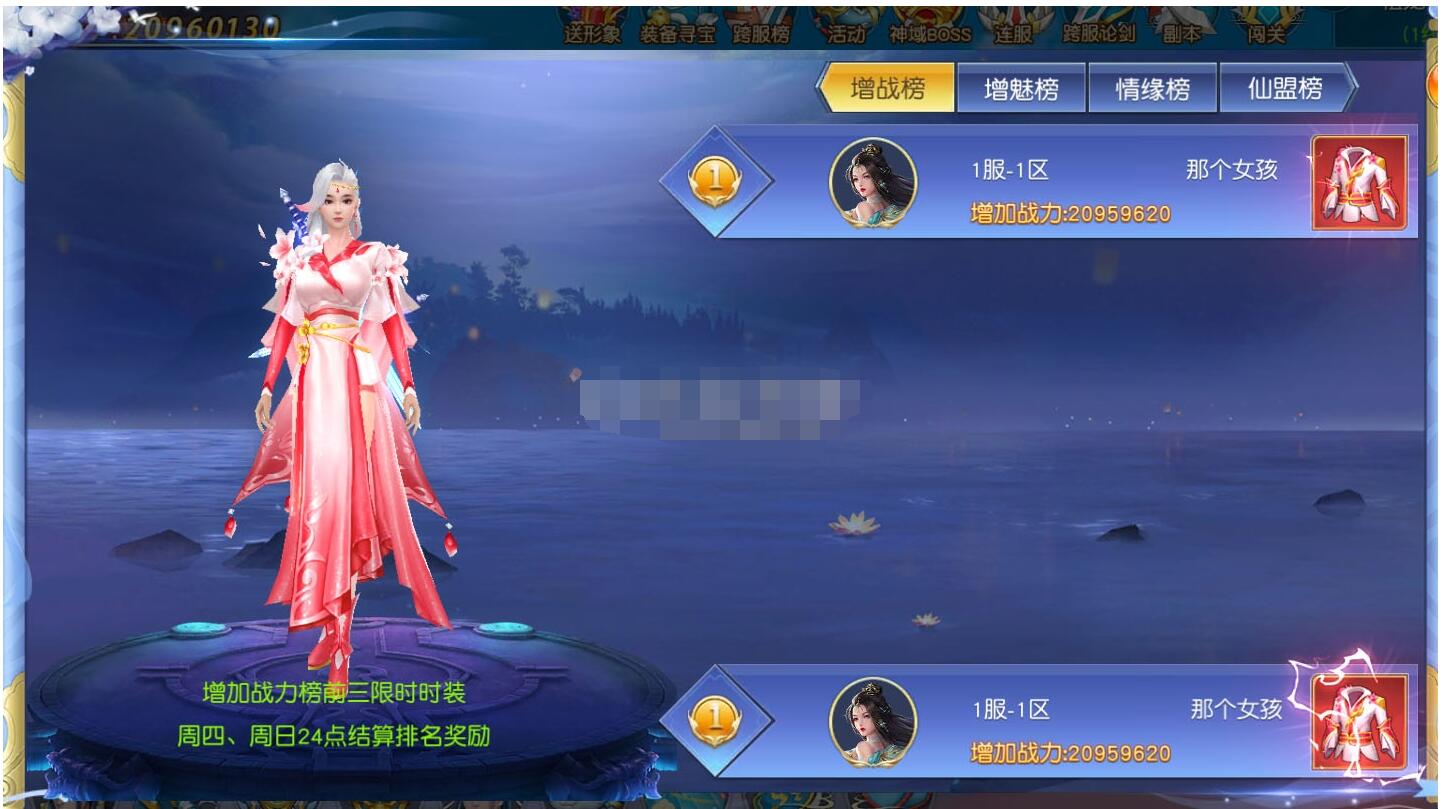Click the player name 那个女孩
The width and height of the screenshot is (1446, 809).
coord(1229,172)
